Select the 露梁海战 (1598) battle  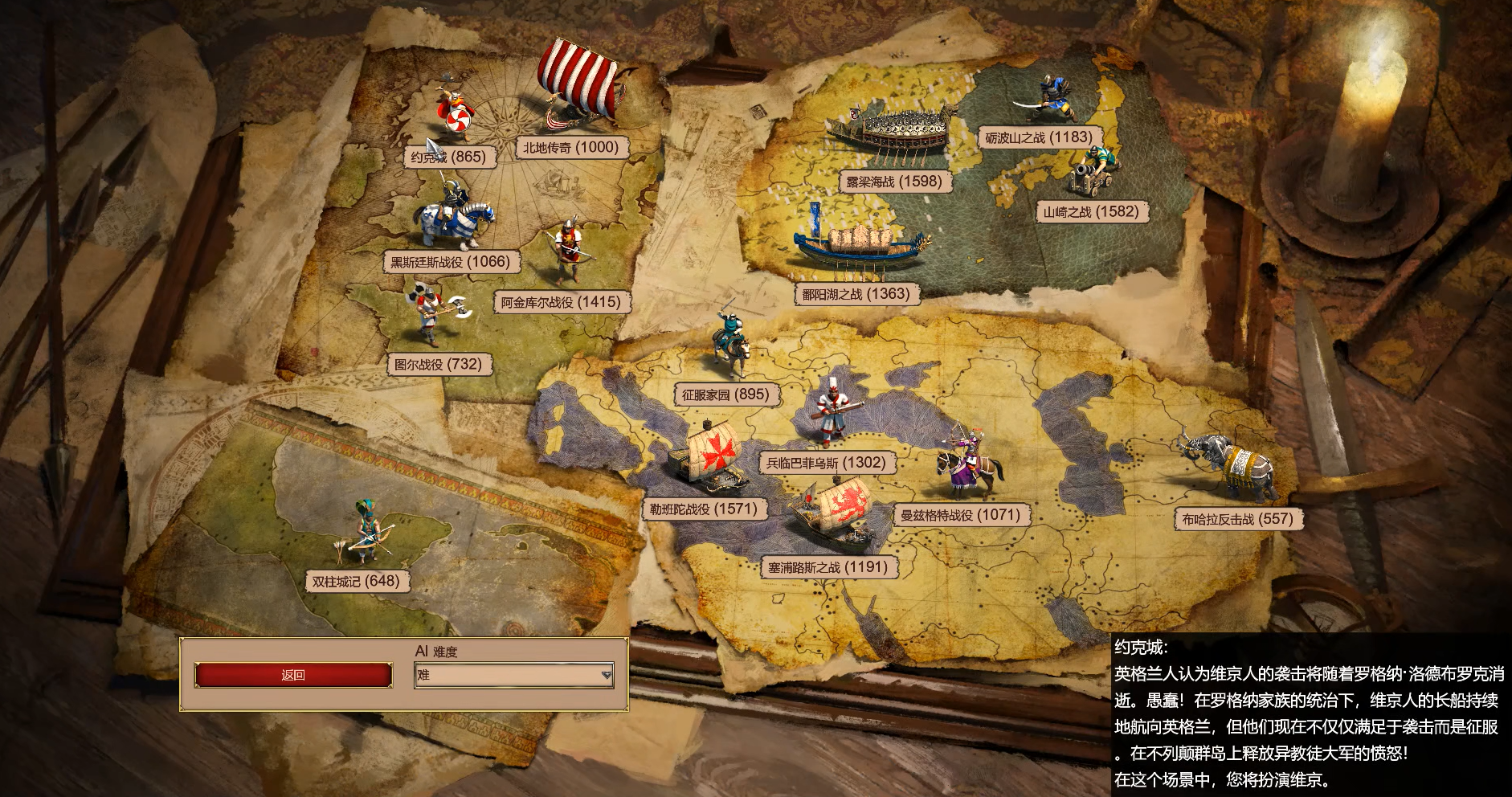893,182
